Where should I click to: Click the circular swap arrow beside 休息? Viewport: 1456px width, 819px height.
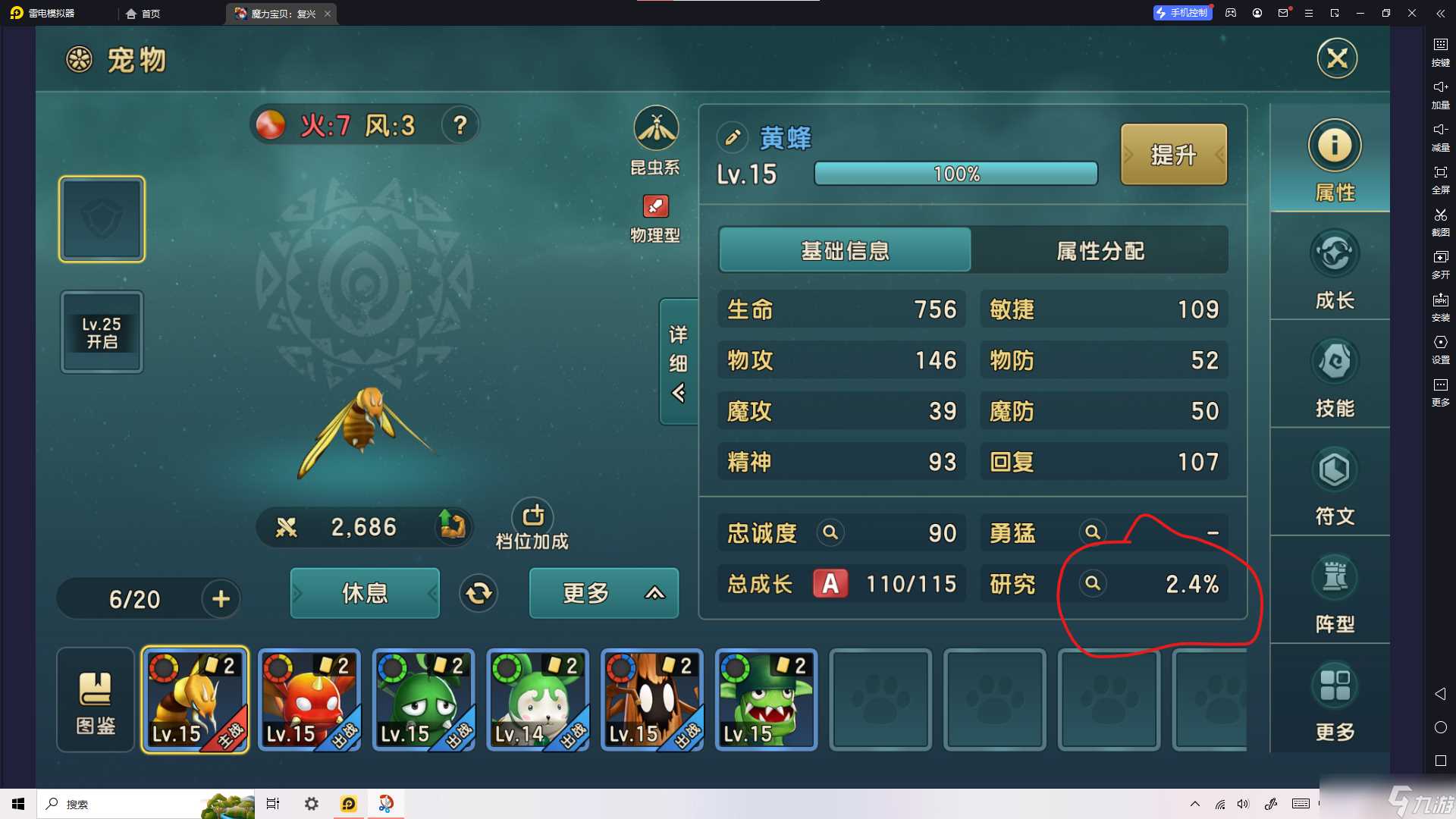click(x=478, y=594)
